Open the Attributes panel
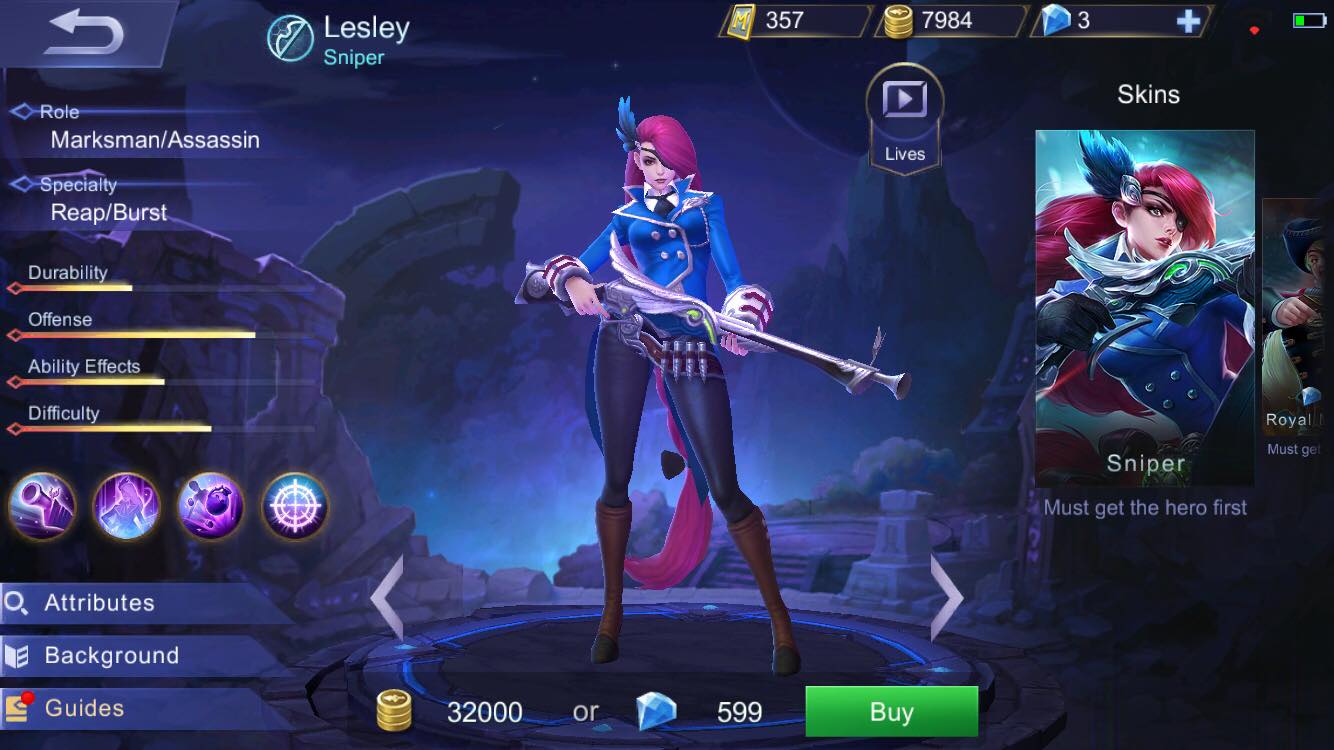 [100, 602]
